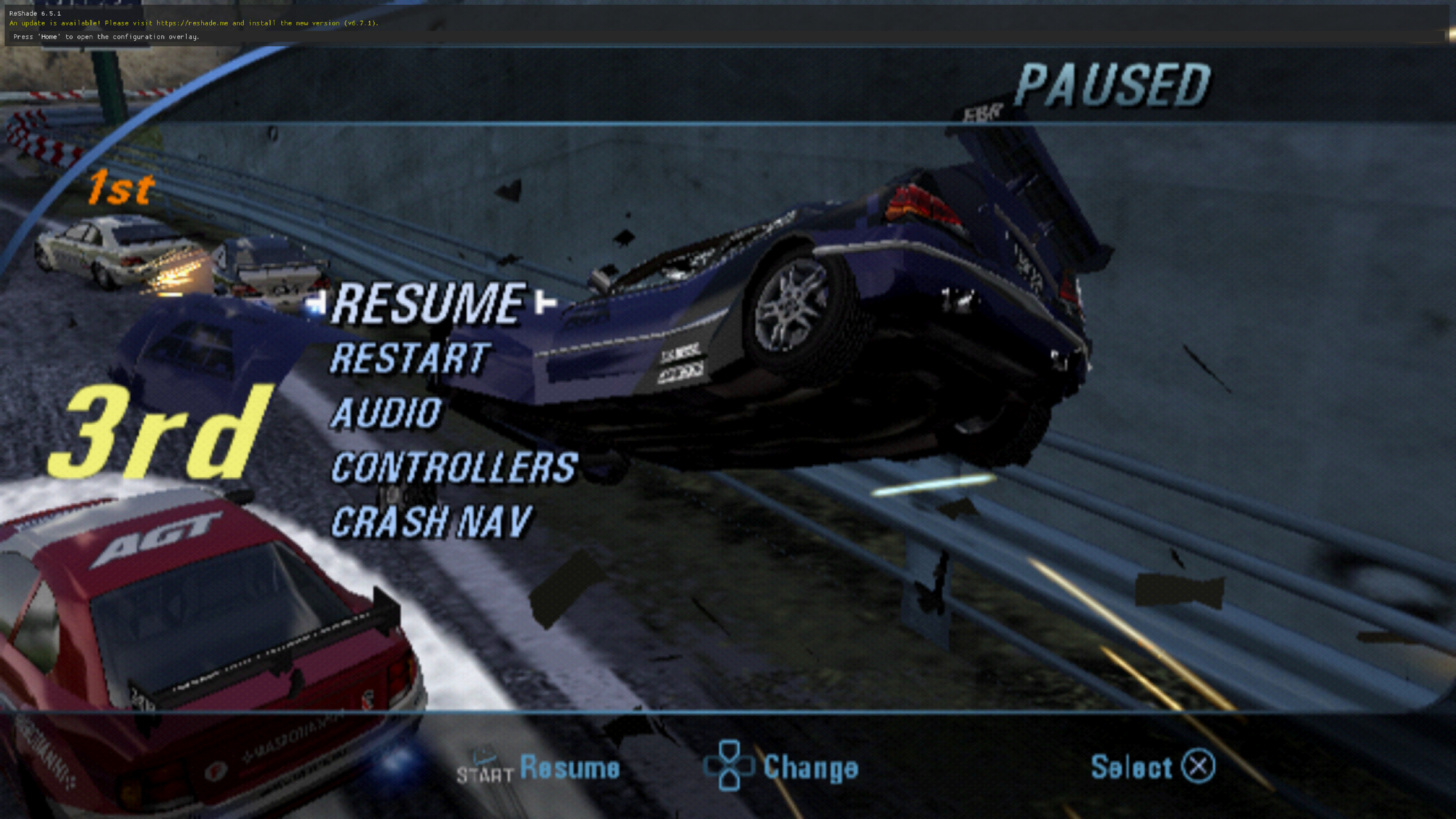
Task: Choose the Restart option
Action: click(410, 359)
